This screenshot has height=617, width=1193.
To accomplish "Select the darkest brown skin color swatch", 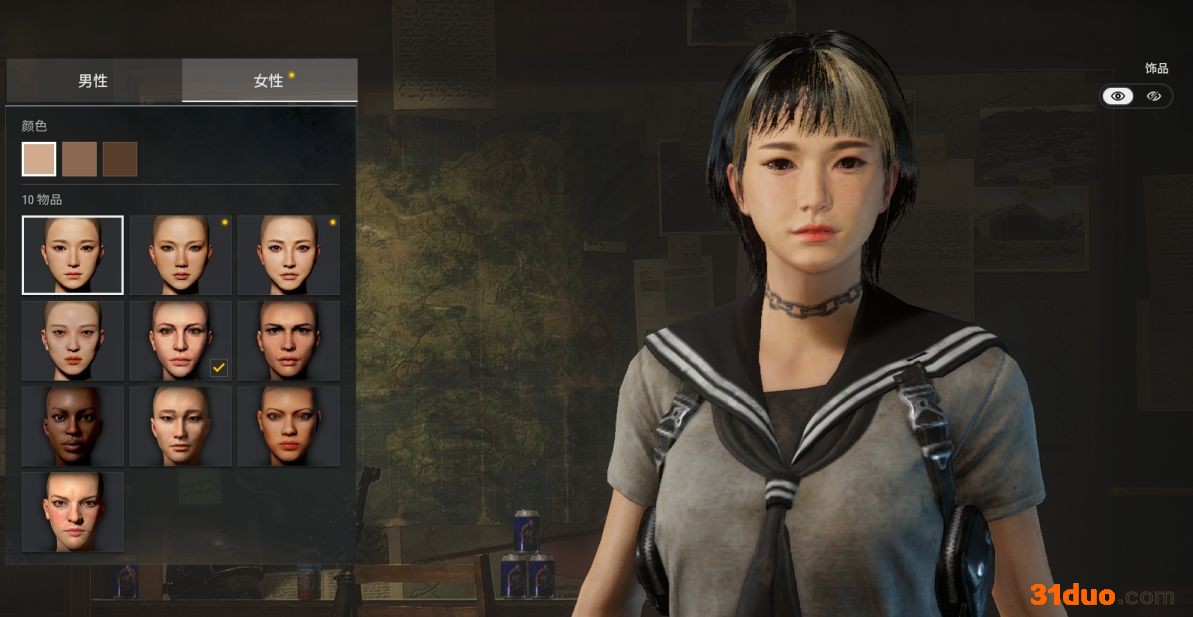I will pos(120,159).
